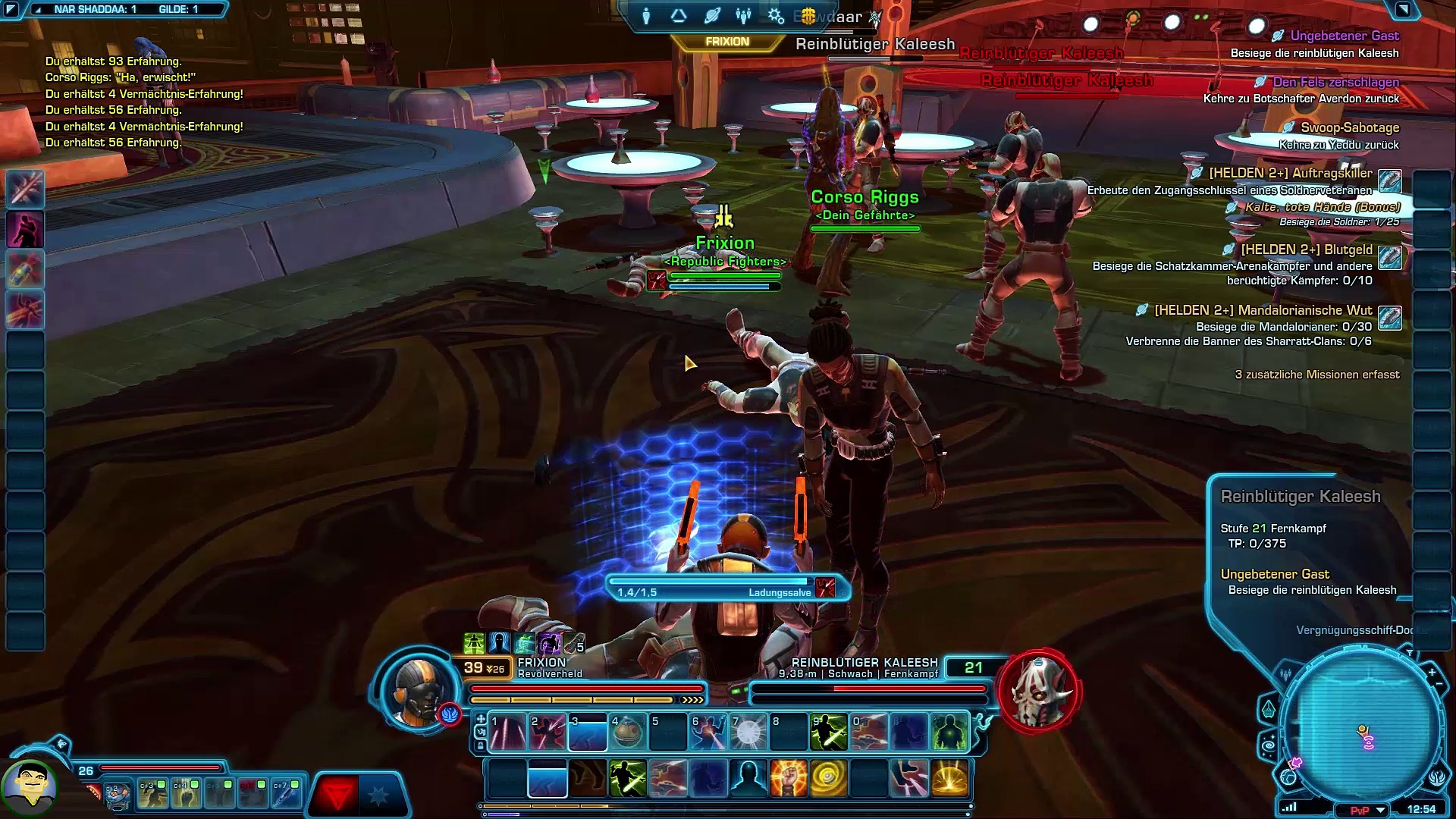Open the gear settings menu icon
Screen dimensions: 1456x819
click(x=775, y=15)
